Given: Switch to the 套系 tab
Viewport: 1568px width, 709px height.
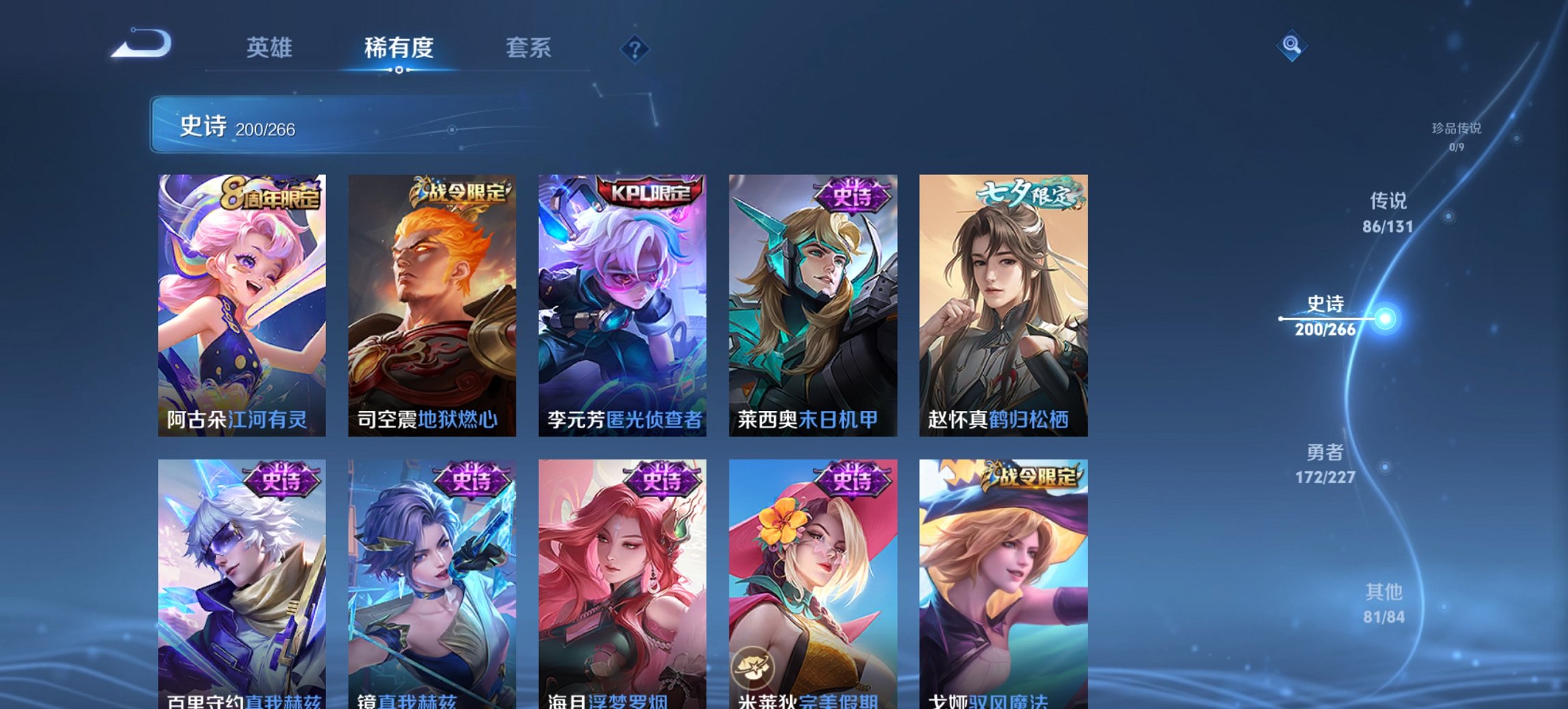Looking at the screenshot, I should [x=529, y=48].
